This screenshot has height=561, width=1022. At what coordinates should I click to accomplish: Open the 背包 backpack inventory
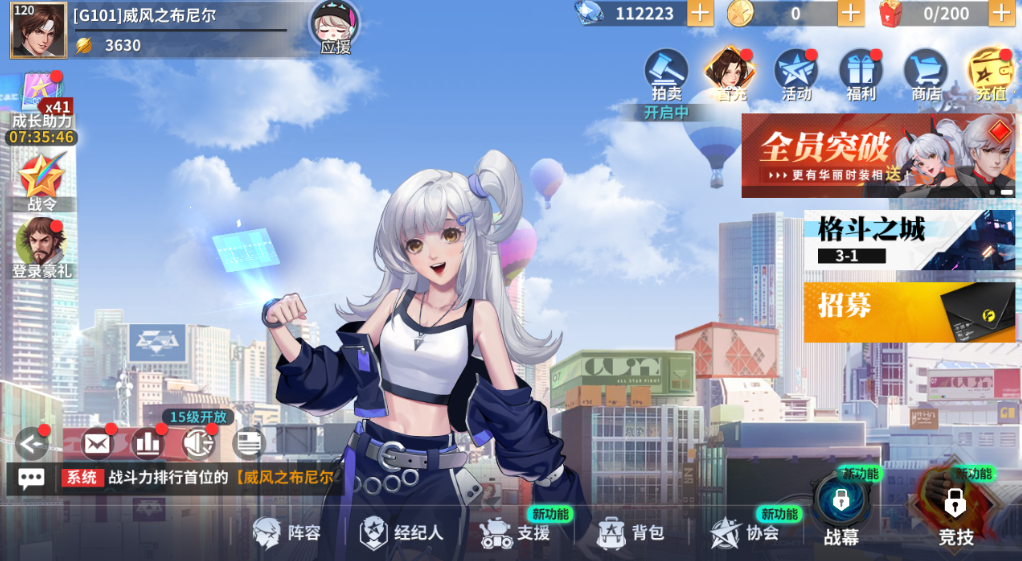pyautogui.click(x=630, y=533)
